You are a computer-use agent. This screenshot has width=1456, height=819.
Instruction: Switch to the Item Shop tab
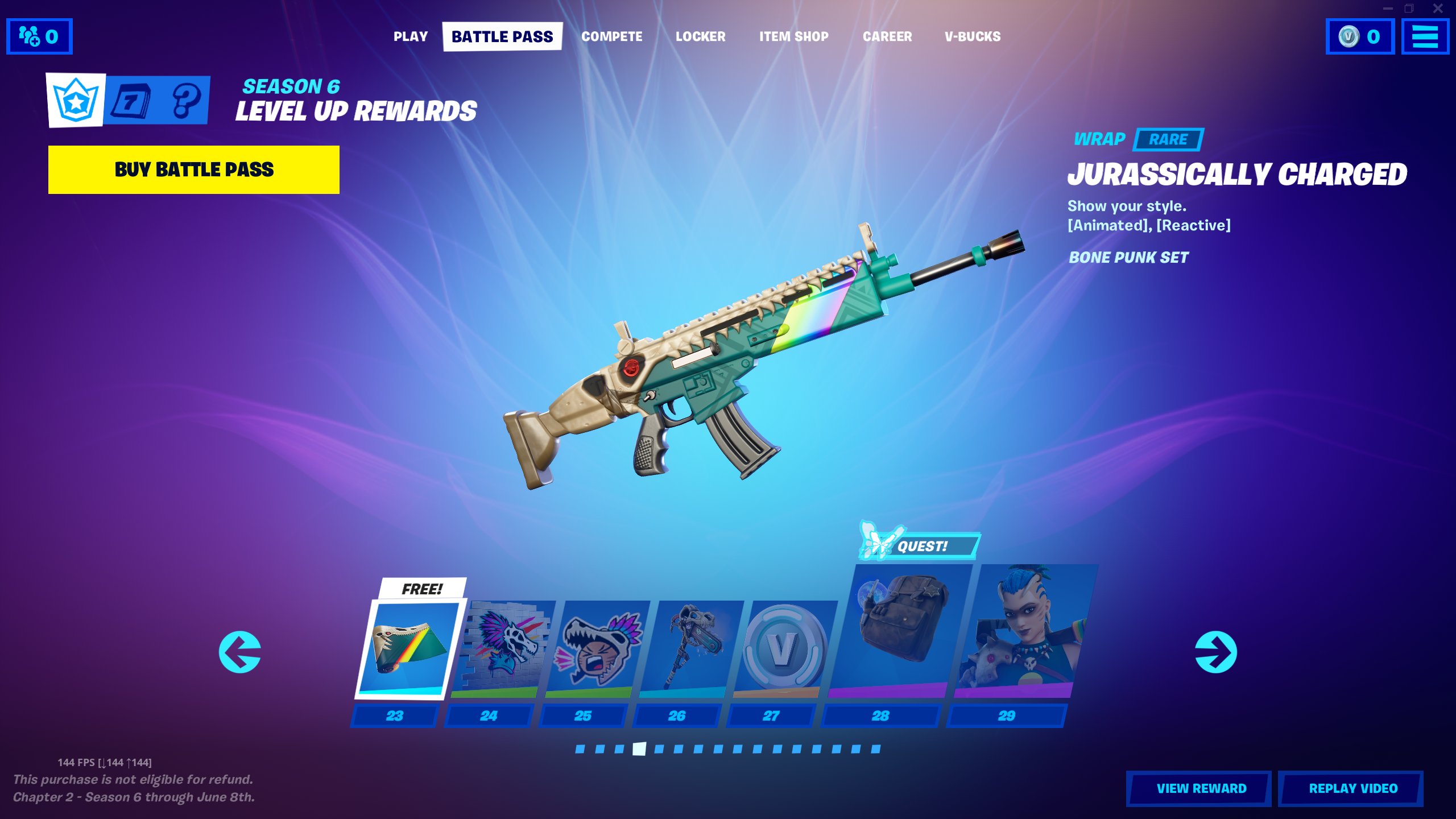point(793,36)
